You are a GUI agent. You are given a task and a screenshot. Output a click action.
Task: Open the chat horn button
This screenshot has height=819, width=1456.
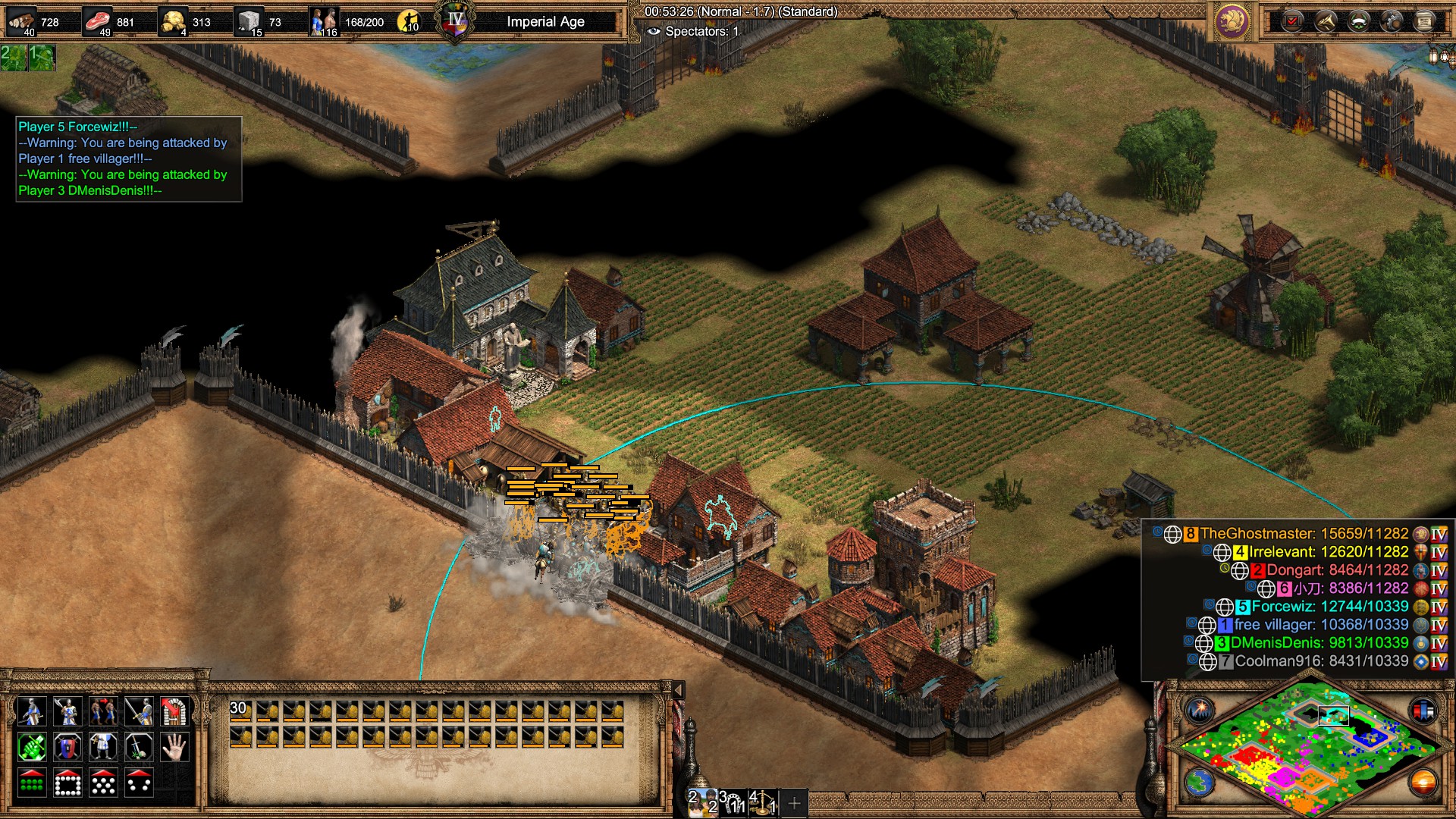click(1326, 21)
